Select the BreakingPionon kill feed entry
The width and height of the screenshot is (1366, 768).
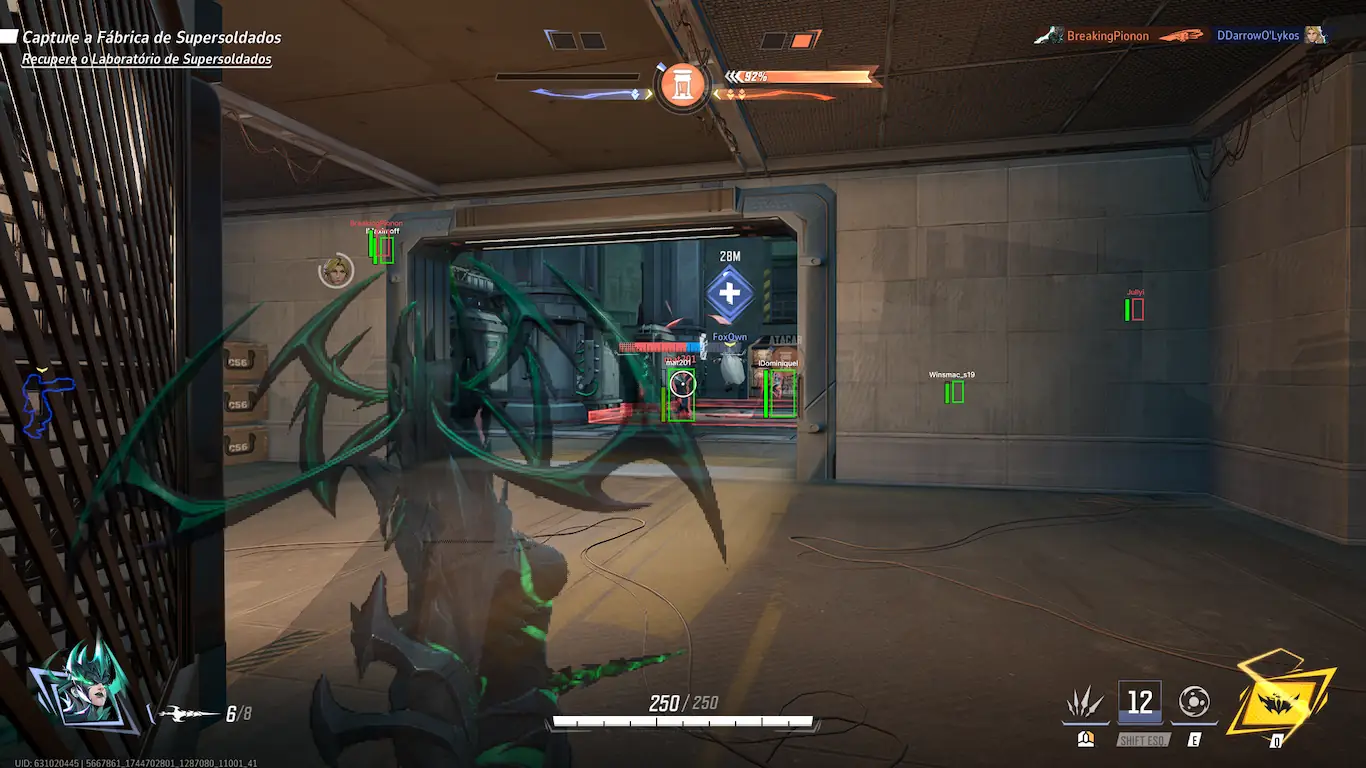1107,36
